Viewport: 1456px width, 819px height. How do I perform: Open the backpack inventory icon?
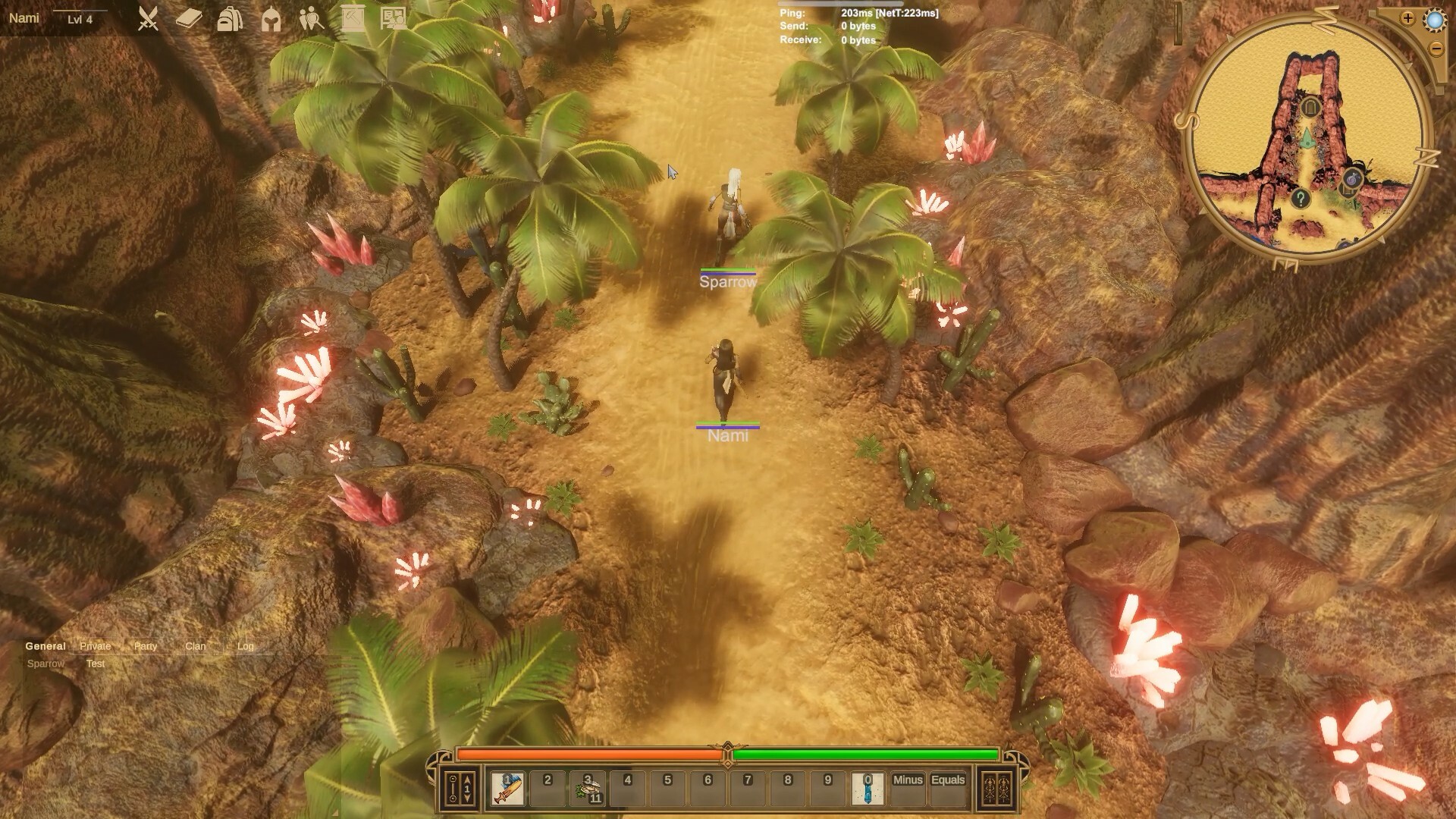(229, 20)
